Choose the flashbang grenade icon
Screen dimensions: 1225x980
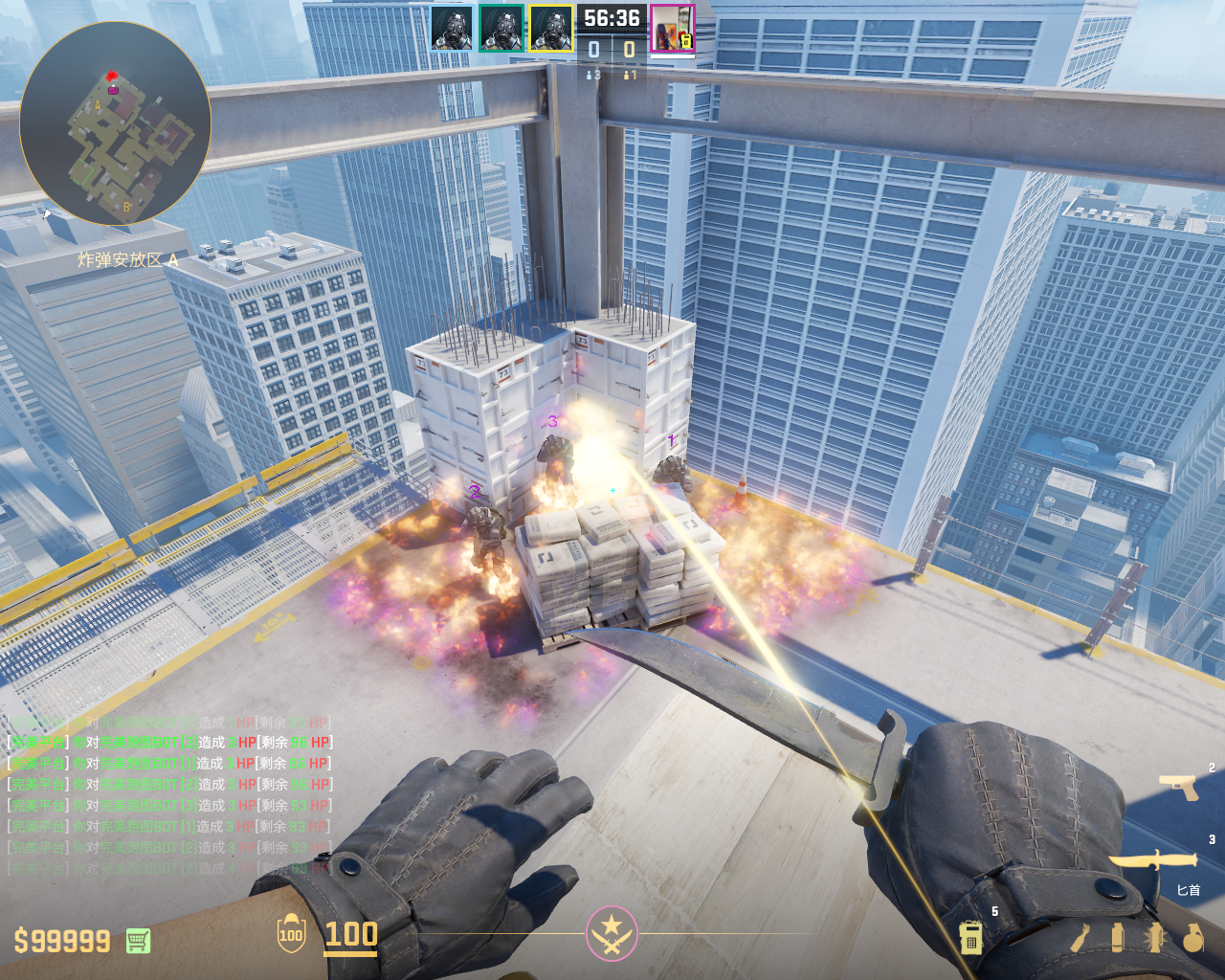pyautogui.click(x=1155, y=938)
